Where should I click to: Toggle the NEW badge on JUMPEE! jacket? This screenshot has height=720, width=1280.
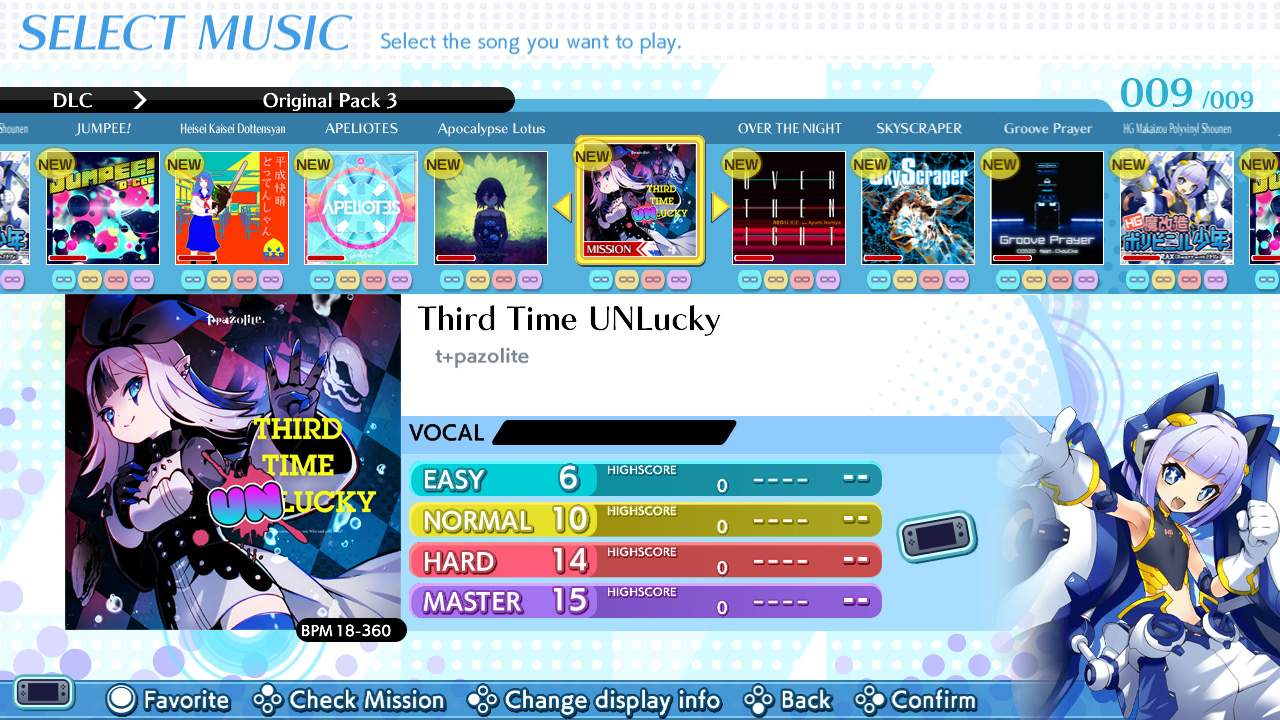pyautogui.click(x=56, y=163)
